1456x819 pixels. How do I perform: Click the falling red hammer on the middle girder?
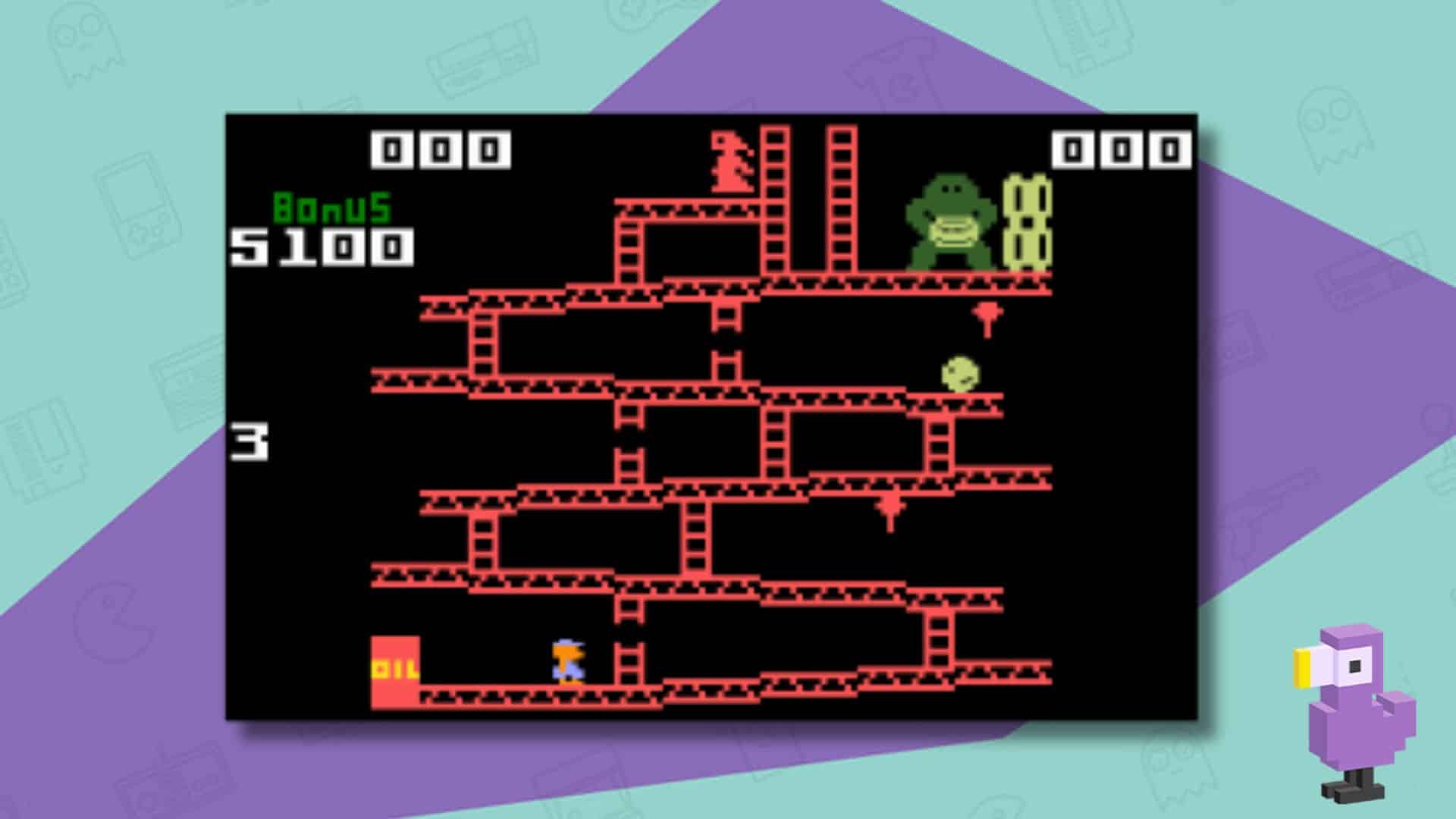pos(889,508)
